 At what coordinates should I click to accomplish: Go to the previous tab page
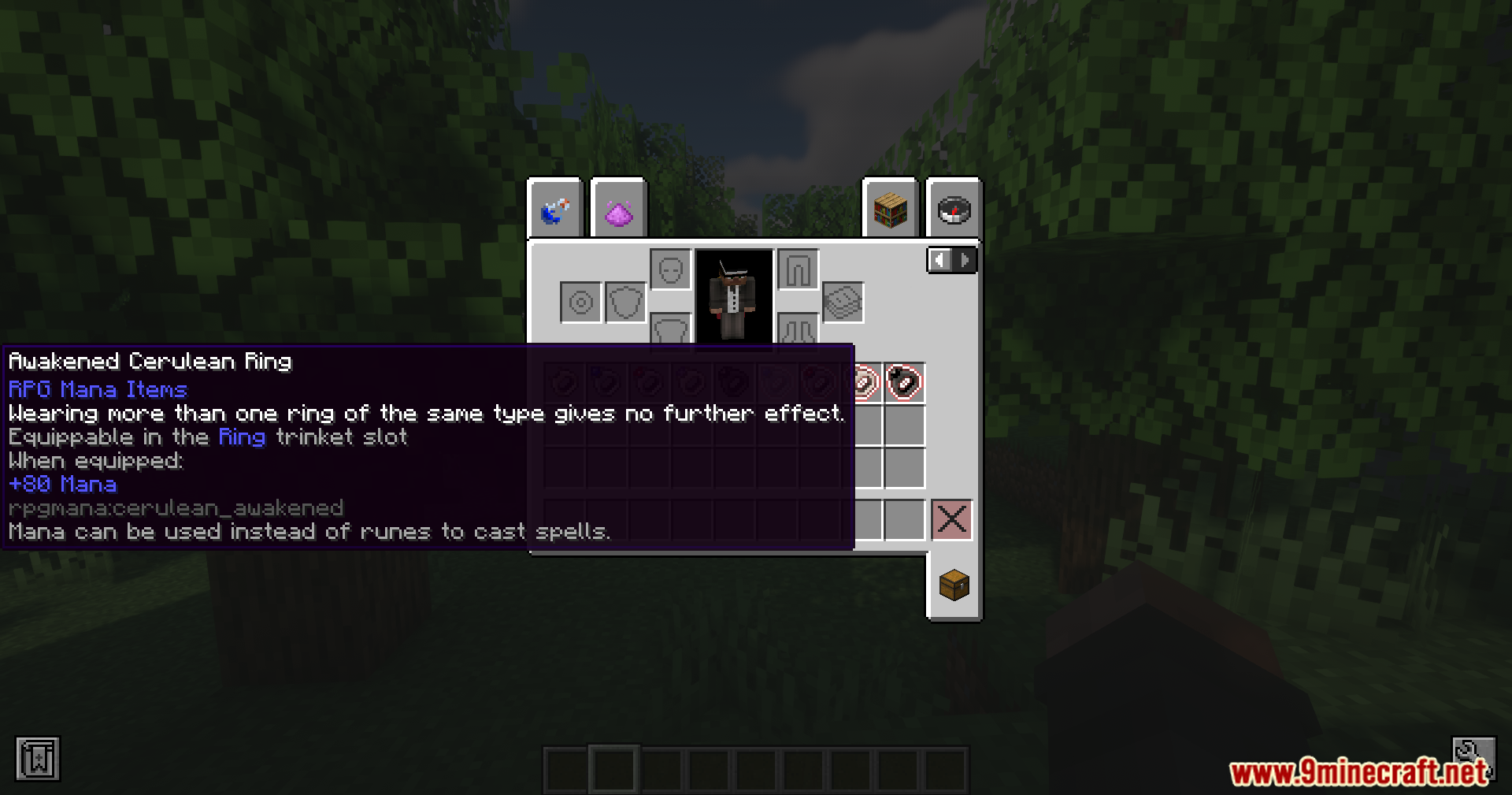[939, 260]
